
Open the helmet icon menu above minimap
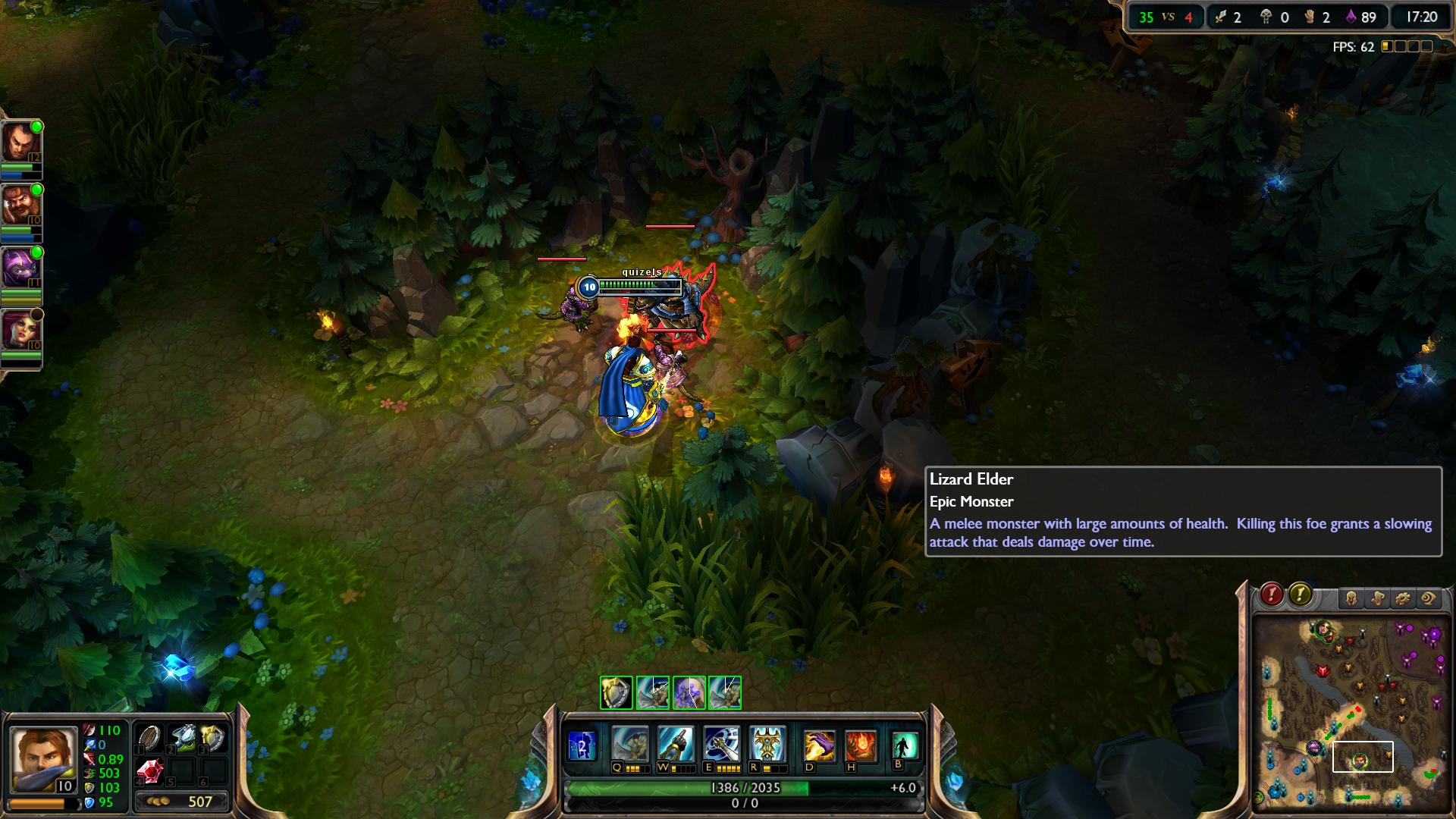(x=1351, y=598)
